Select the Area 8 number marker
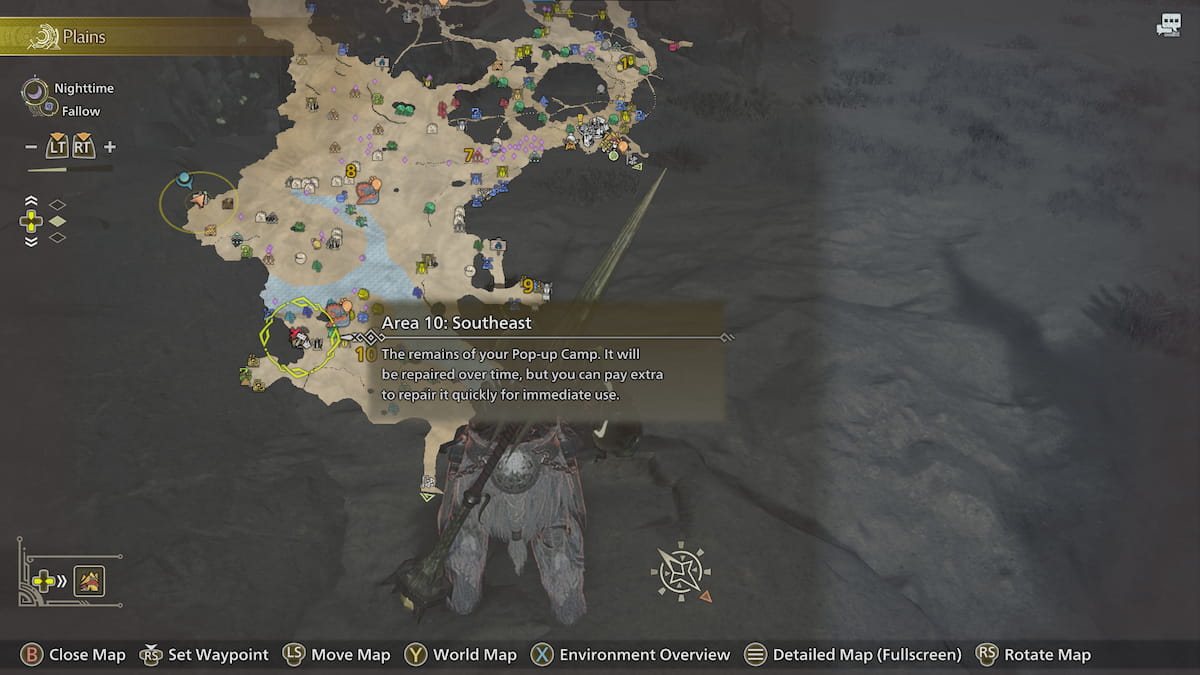 (x=350, y=171)
